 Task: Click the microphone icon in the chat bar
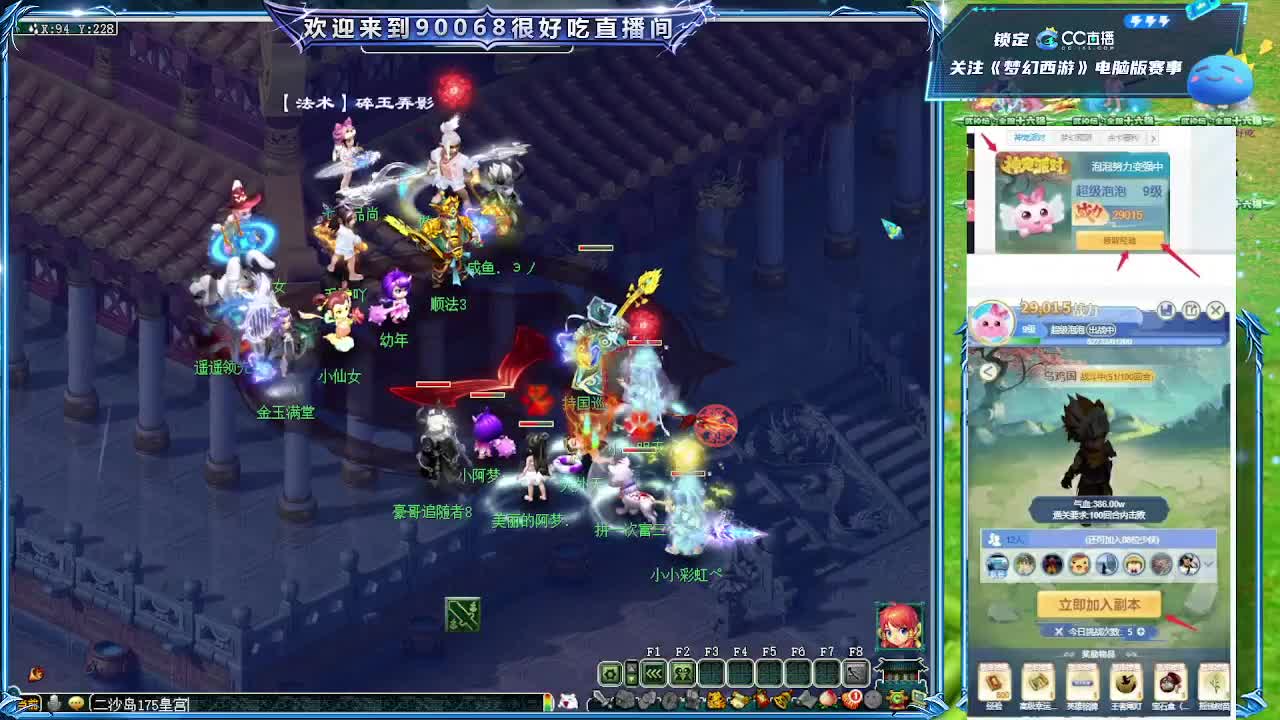tap(54, 701)
